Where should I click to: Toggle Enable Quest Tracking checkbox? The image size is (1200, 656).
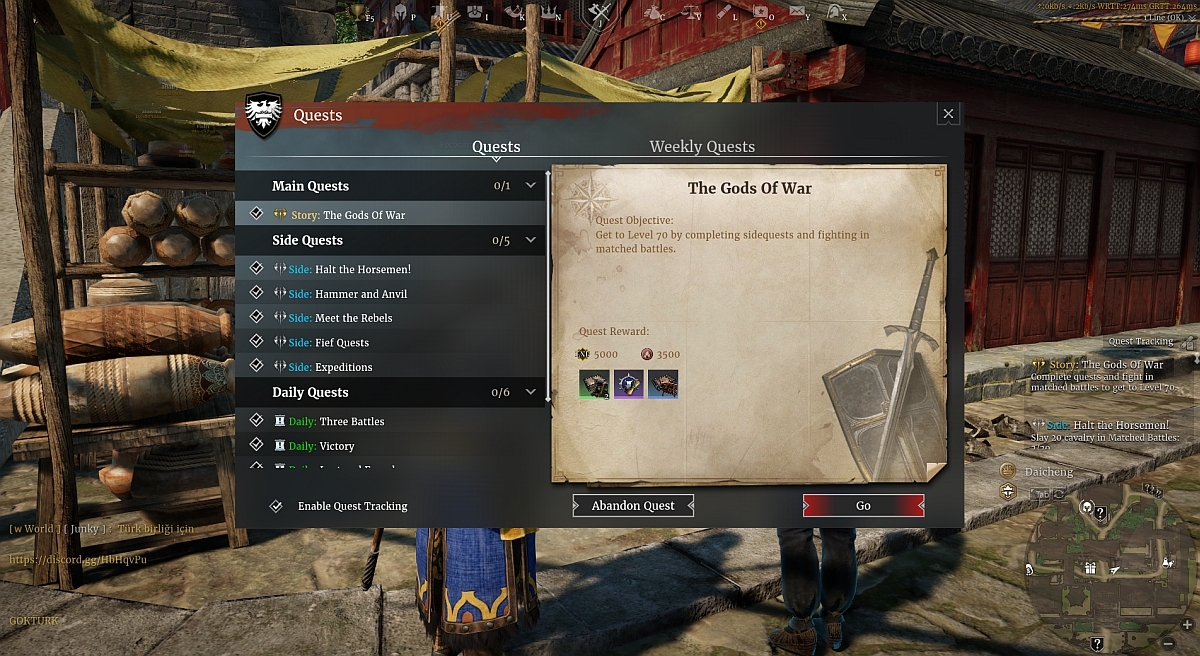pos(276,506)
